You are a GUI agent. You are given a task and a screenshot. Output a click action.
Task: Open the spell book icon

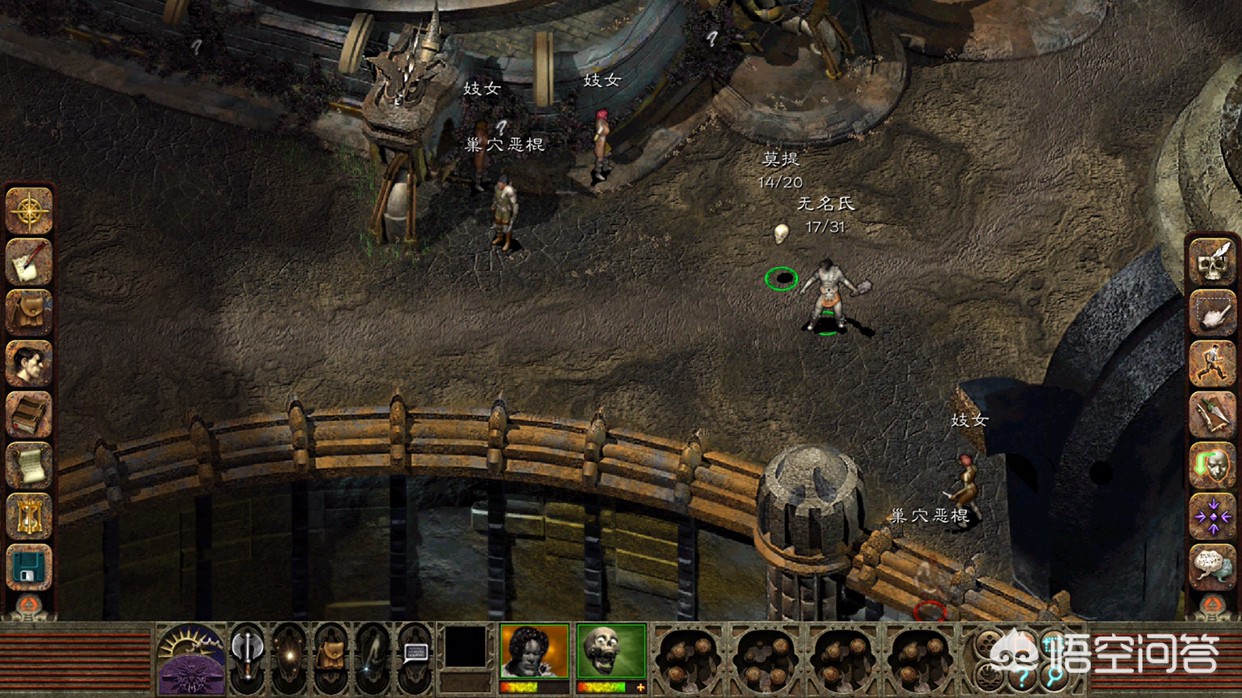[x=29, y=414]
